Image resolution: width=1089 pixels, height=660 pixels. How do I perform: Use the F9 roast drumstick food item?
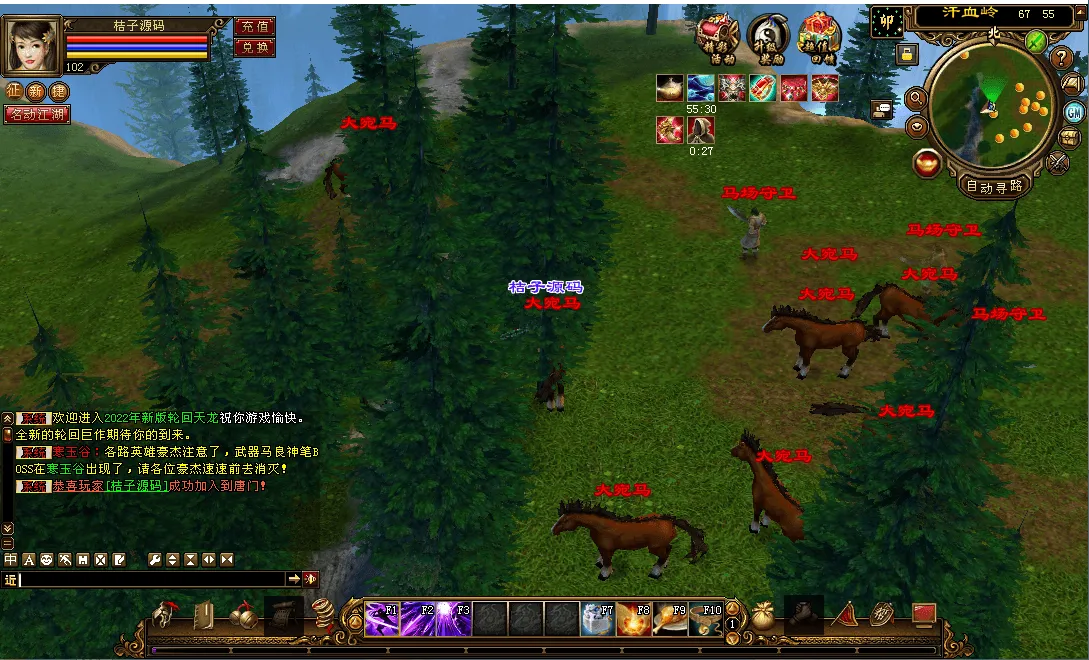pyautogui.click(x=669, y=620)
